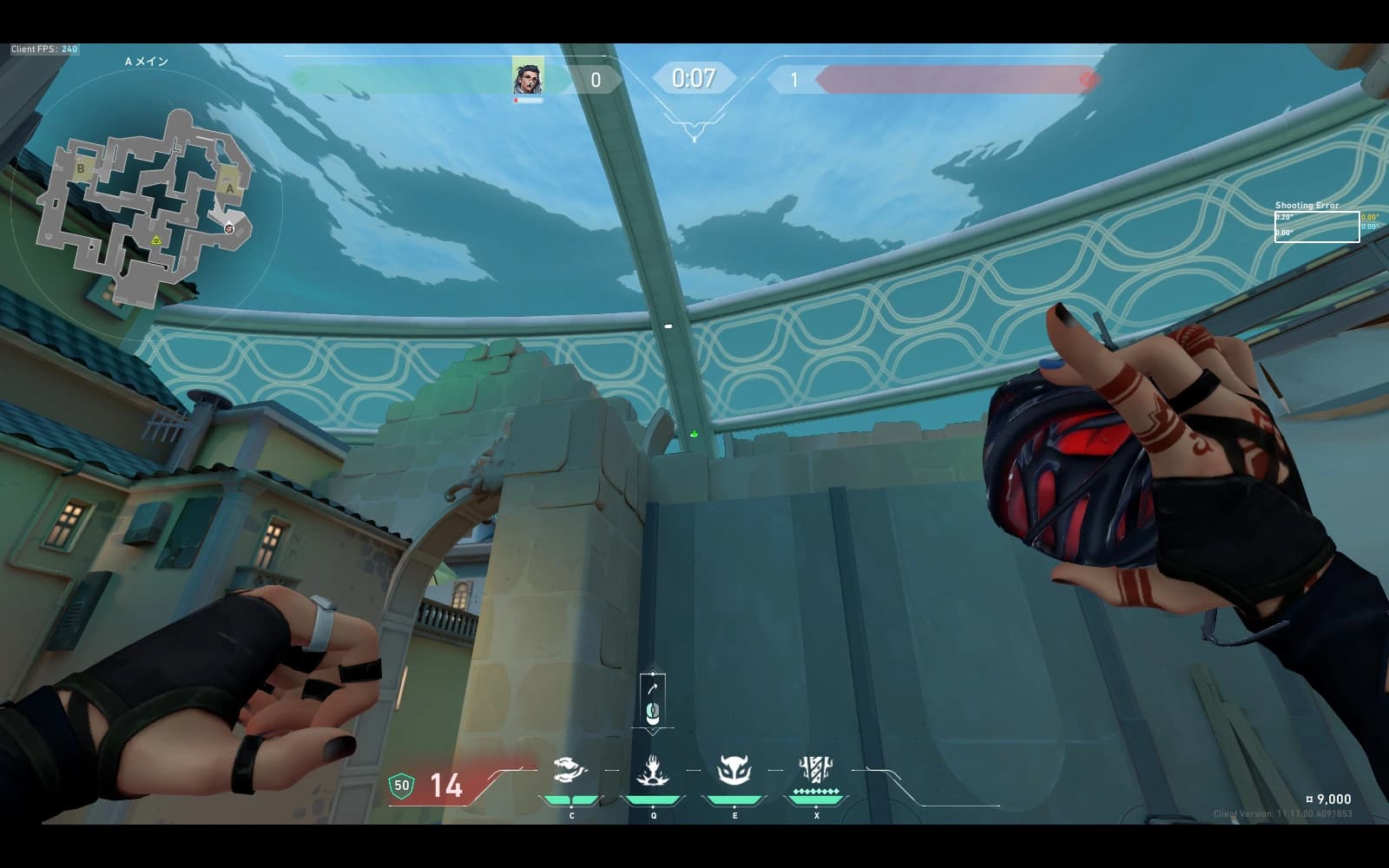Click the minimap in the corner
Viewport: 1389px width, 868px height.
(x=143, y=208)
